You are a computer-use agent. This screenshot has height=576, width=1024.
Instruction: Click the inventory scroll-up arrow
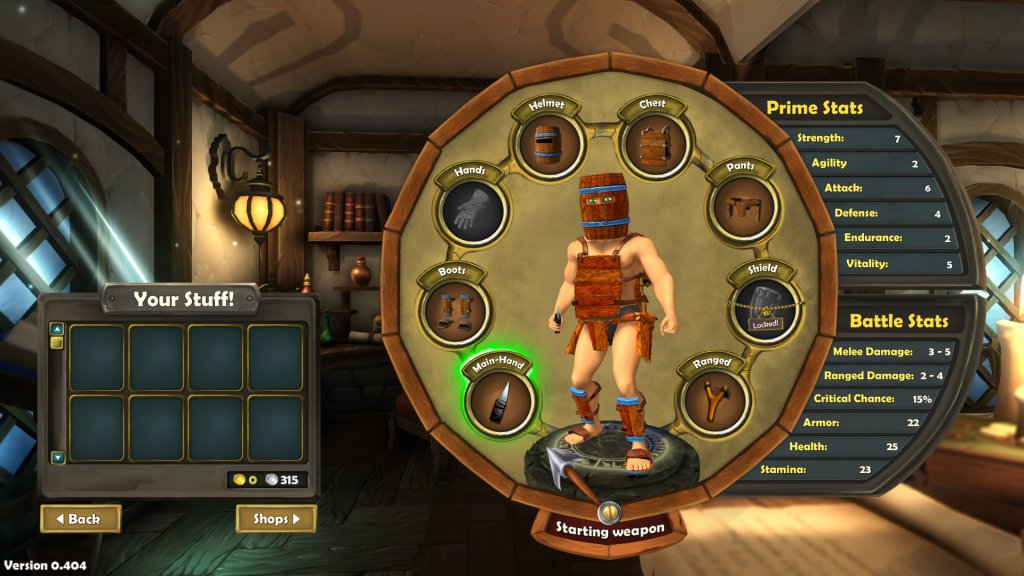click(x=57, y=328)
